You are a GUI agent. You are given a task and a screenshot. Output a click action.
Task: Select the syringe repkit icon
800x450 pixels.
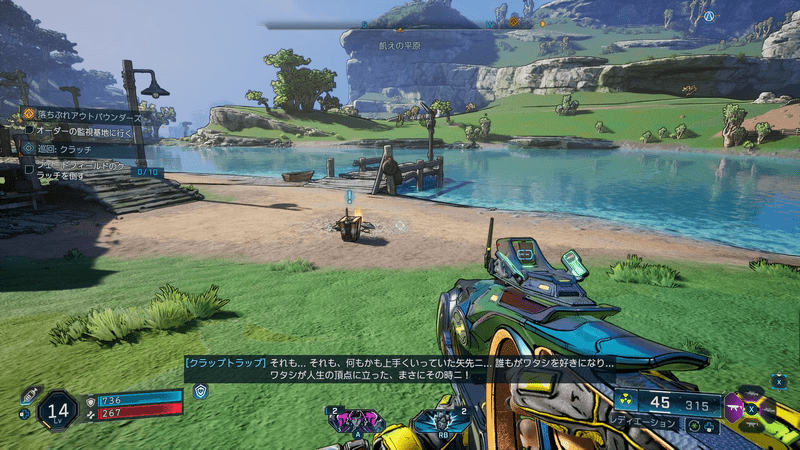pos(29,394)
